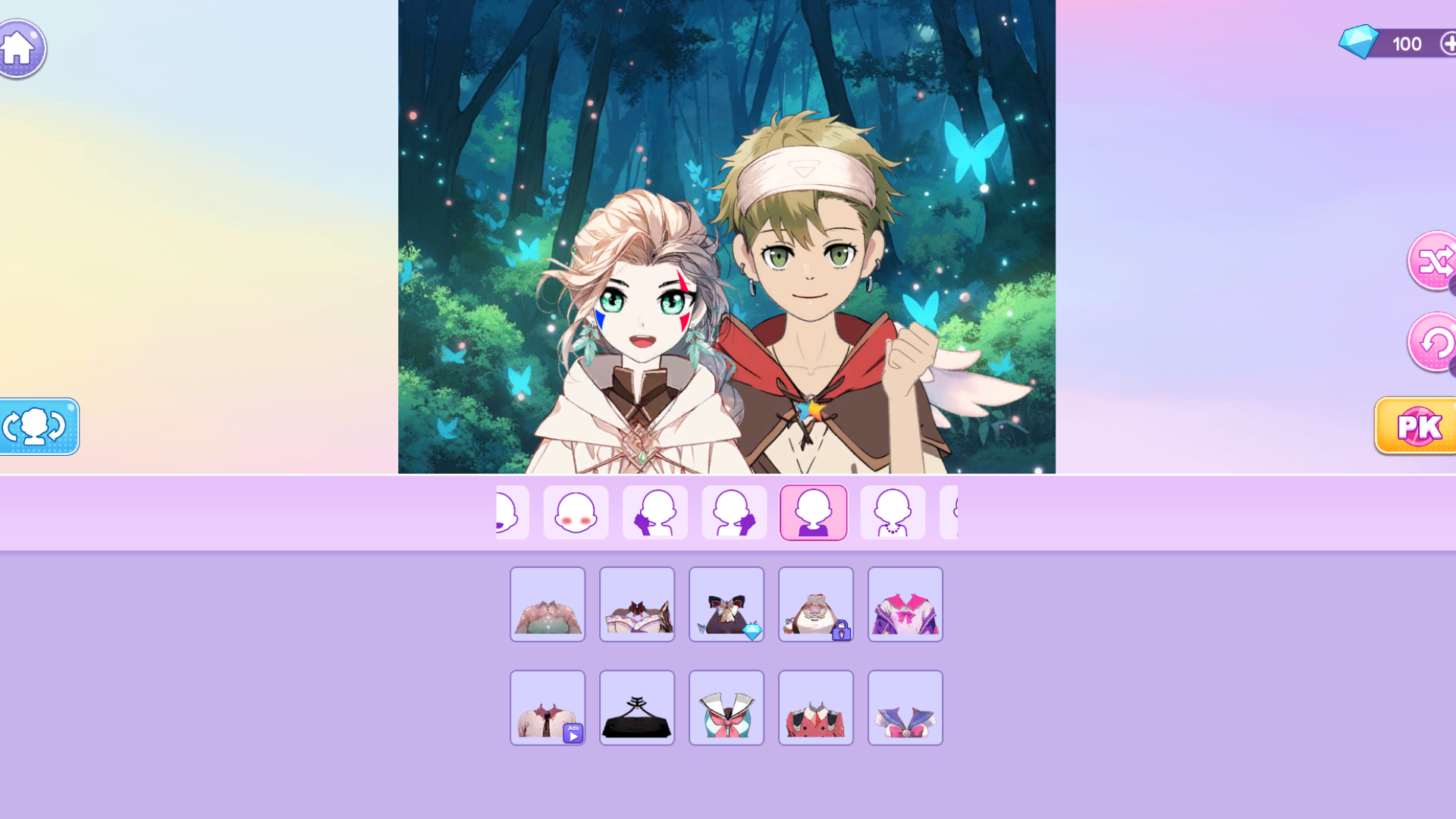The image size is (1456, 819).
Task: Select the red armored top
Action: point(816,708)
